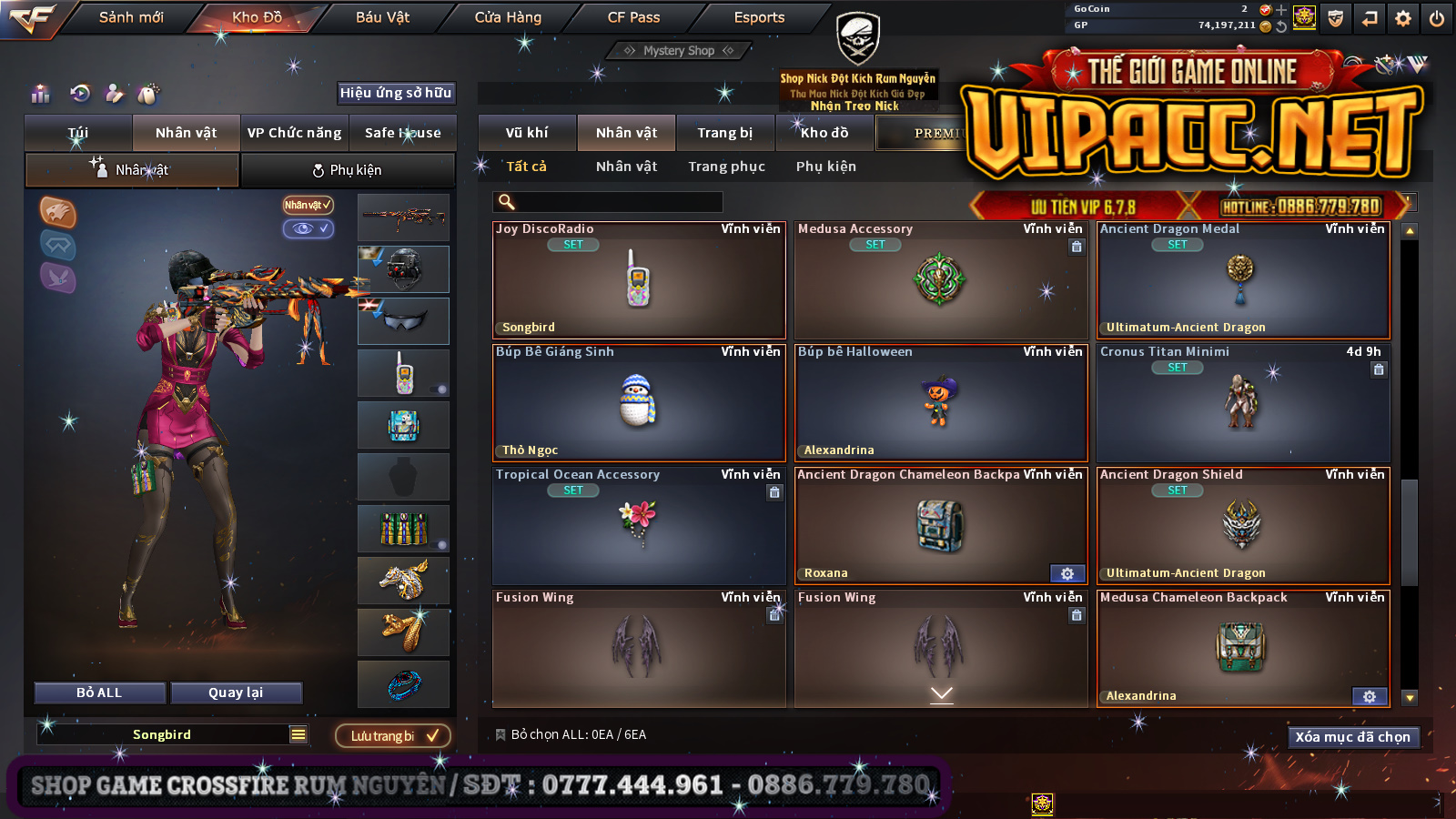The height and width of the screenshot is (819, 1456).
Task: Open the Sảnh mới lobby tab
Action: click(131, 17)
